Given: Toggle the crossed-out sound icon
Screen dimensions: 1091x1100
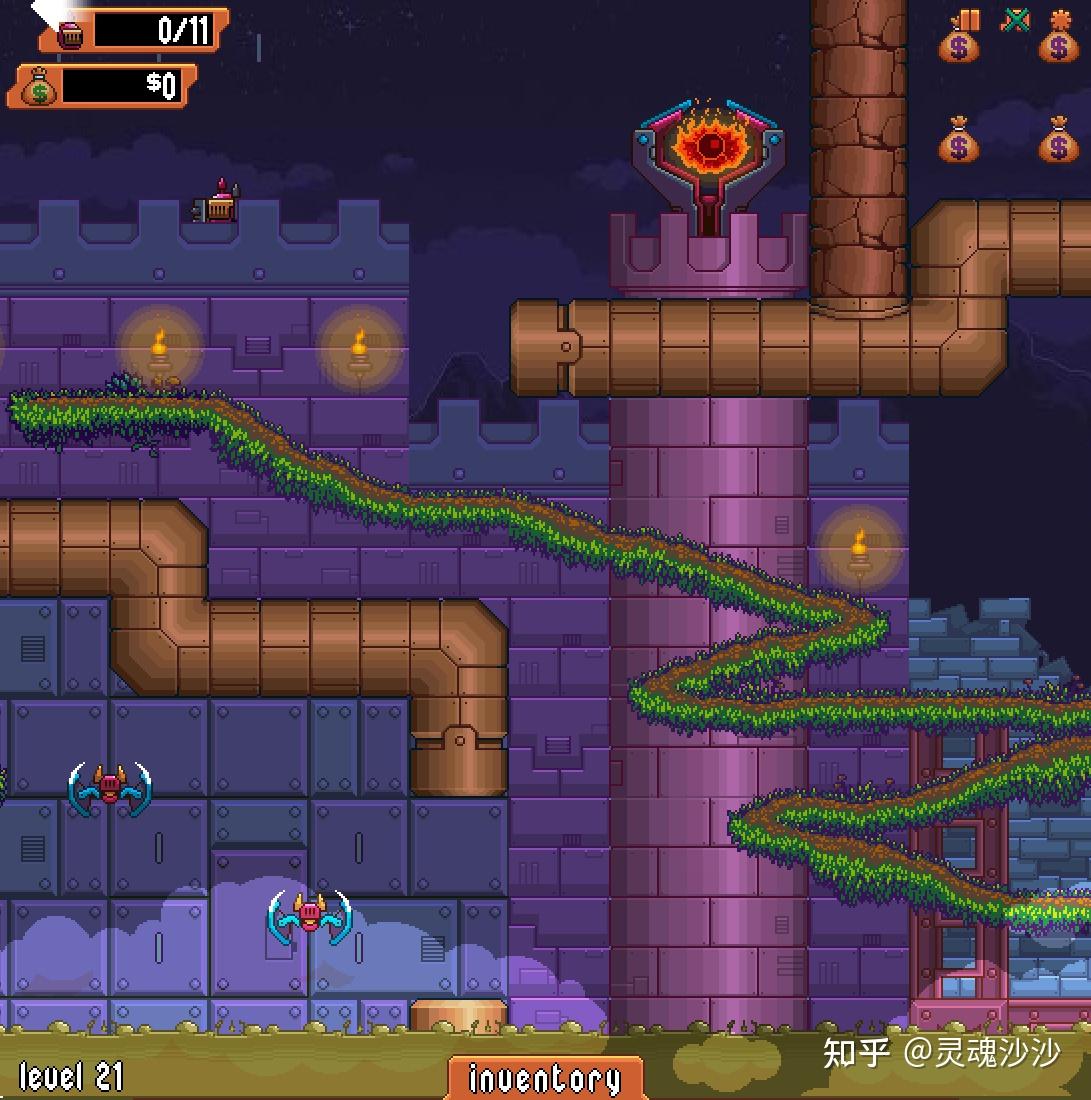Looking at the screenshot, I should (x=1015, y=20).
